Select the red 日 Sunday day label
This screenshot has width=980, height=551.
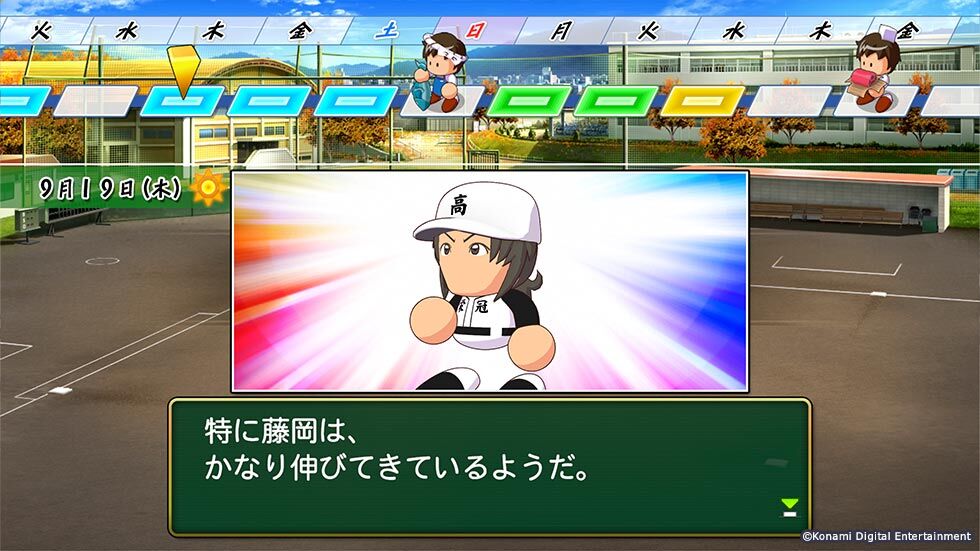coord(474,30)
